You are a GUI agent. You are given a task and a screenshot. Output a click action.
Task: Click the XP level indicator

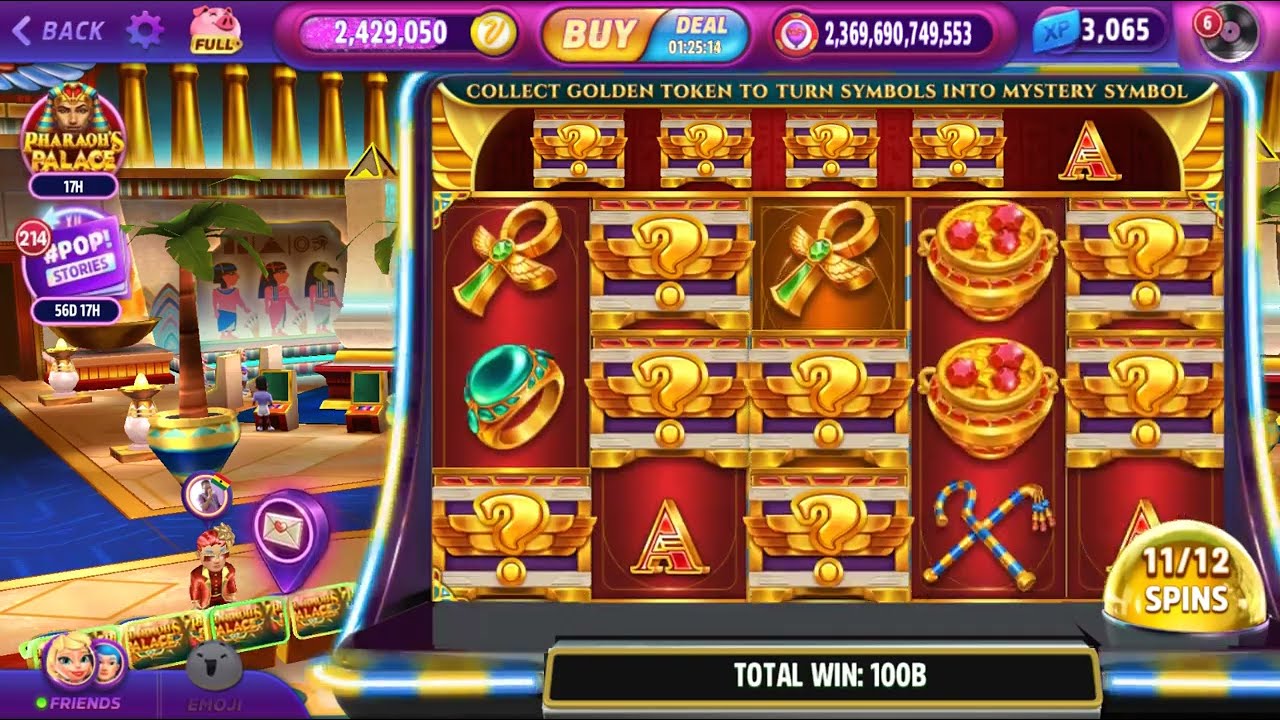point(1100,31)
